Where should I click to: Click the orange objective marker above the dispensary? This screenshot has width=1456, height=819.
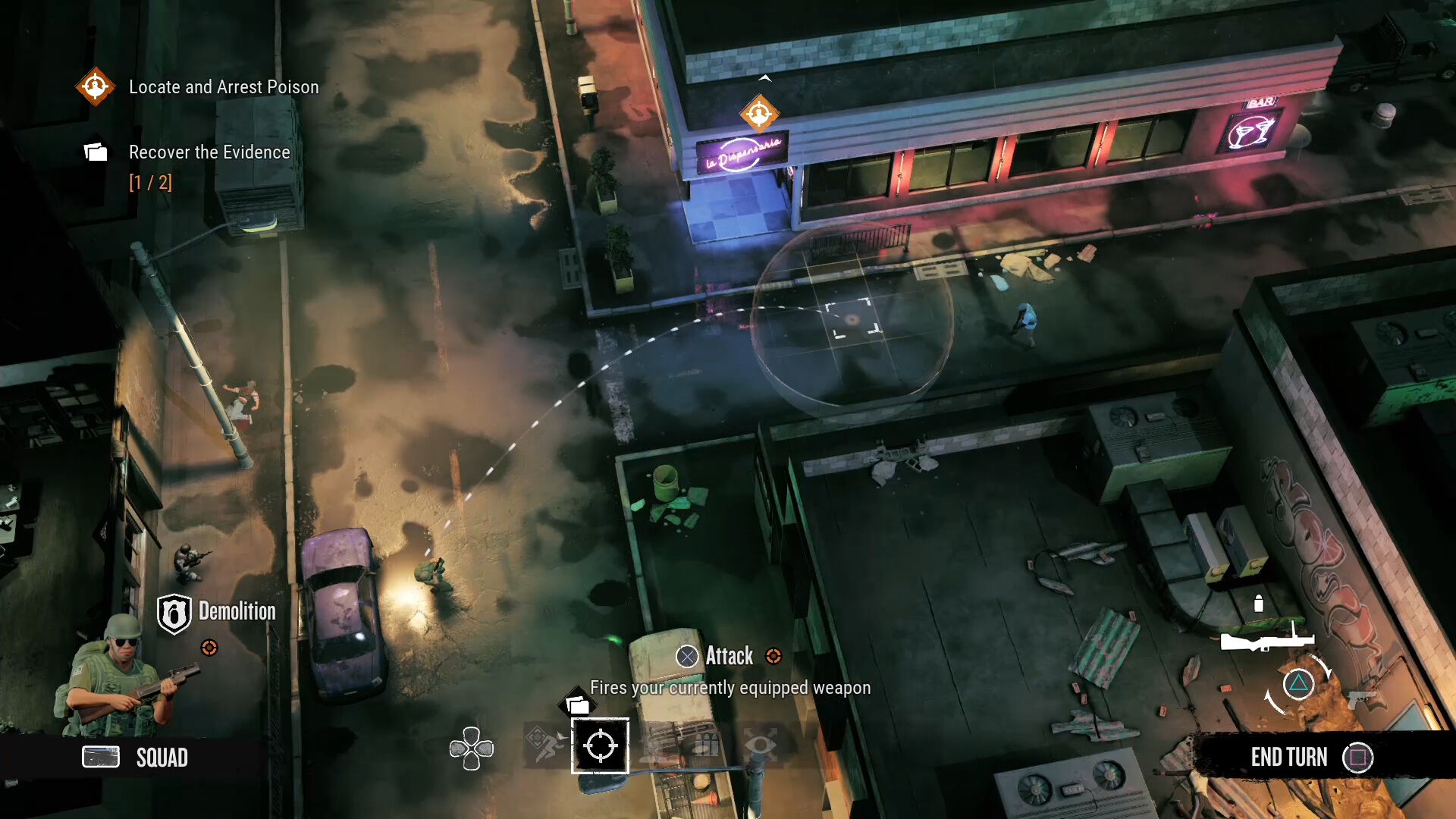(x=759, y=114)
